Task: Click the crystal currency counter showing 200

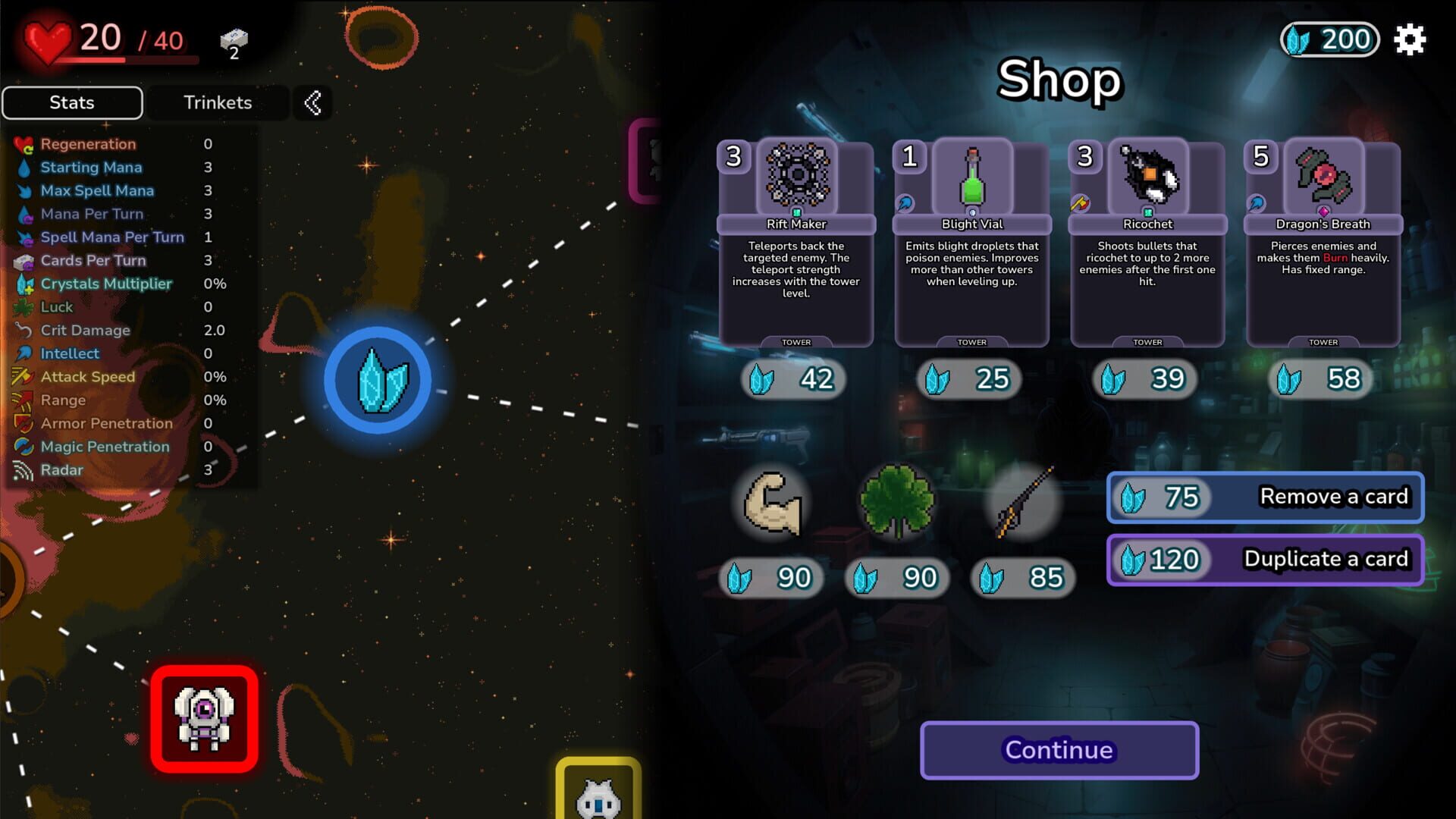Action: [1329, 39]
